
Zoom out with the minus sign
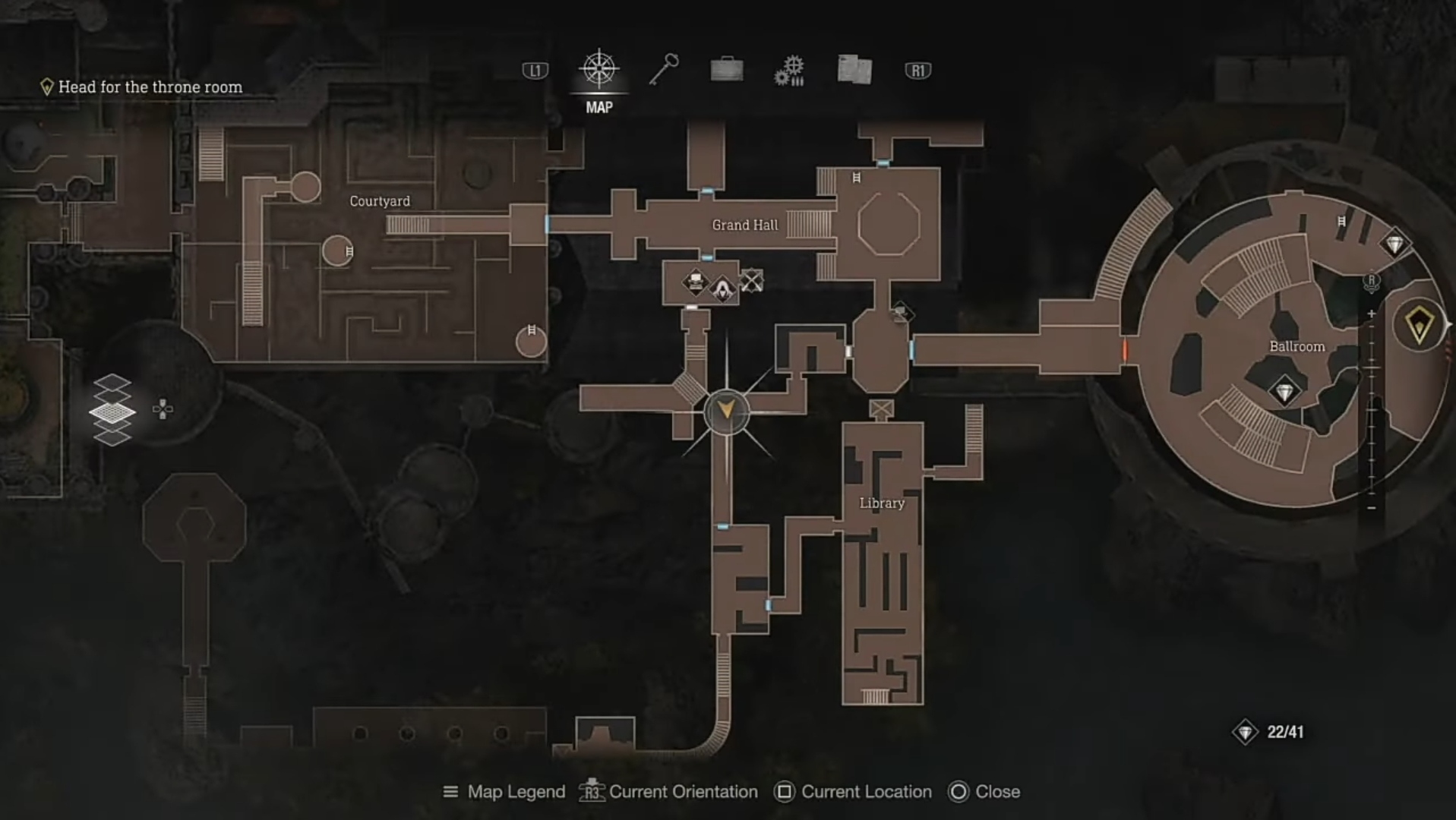pyautogui.click(x=1371, y=507)
